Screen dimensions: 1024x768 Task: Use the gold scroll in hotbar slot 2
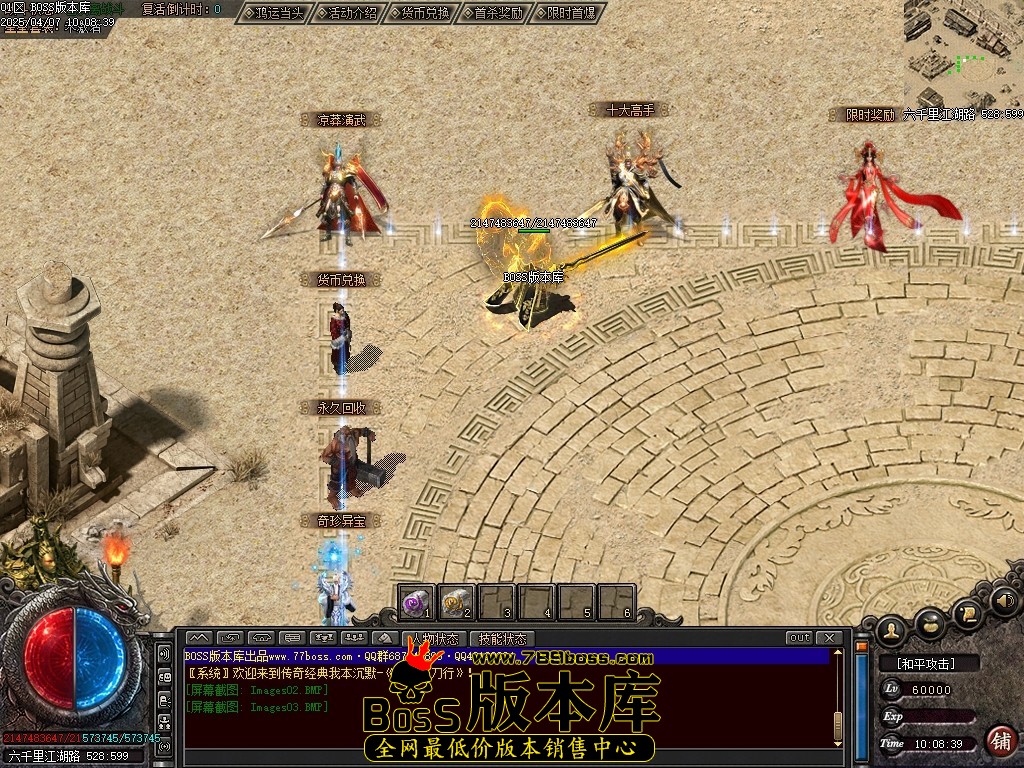point(456,602)
